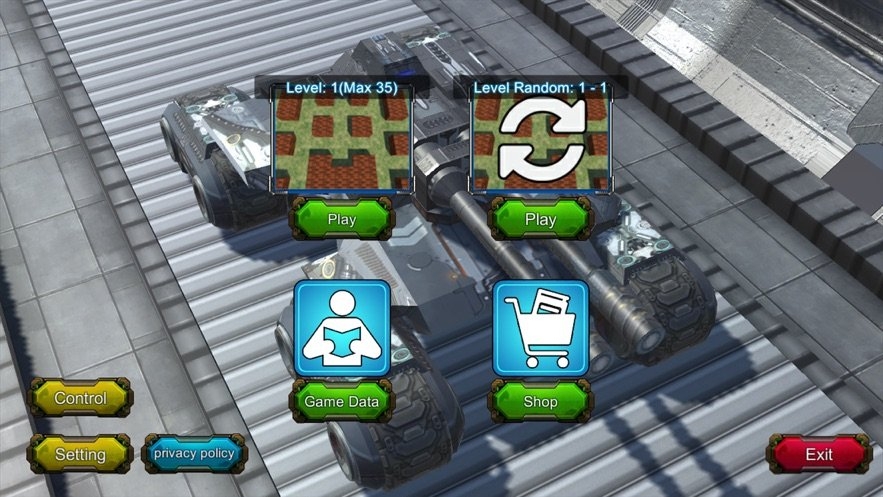This screenshot has width=883, height=497.
Task: Open the Setting menu
Action: point(80,454)
